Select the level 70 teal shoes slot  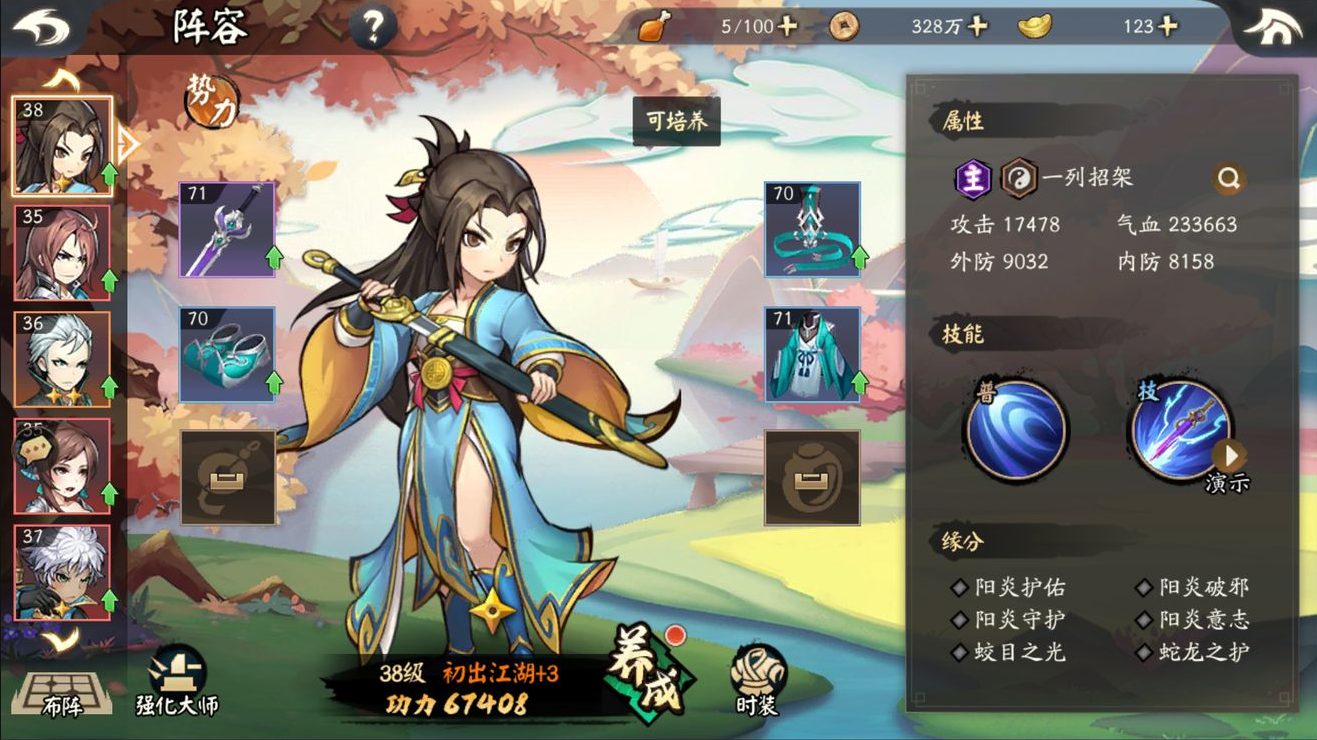point(227,354)
